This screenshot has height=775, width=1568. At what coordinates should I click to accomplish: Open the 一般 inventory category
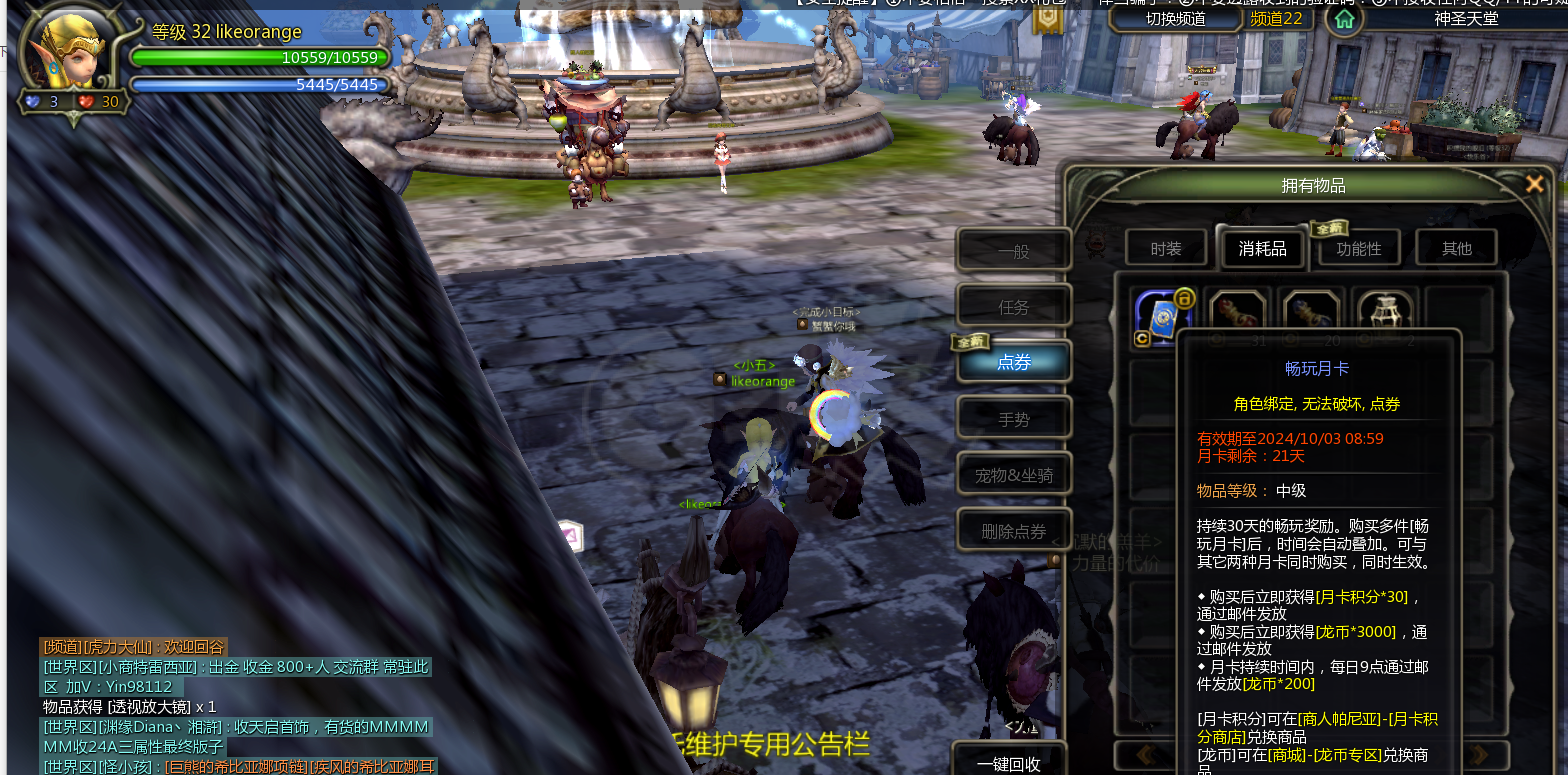(1013, 251)
